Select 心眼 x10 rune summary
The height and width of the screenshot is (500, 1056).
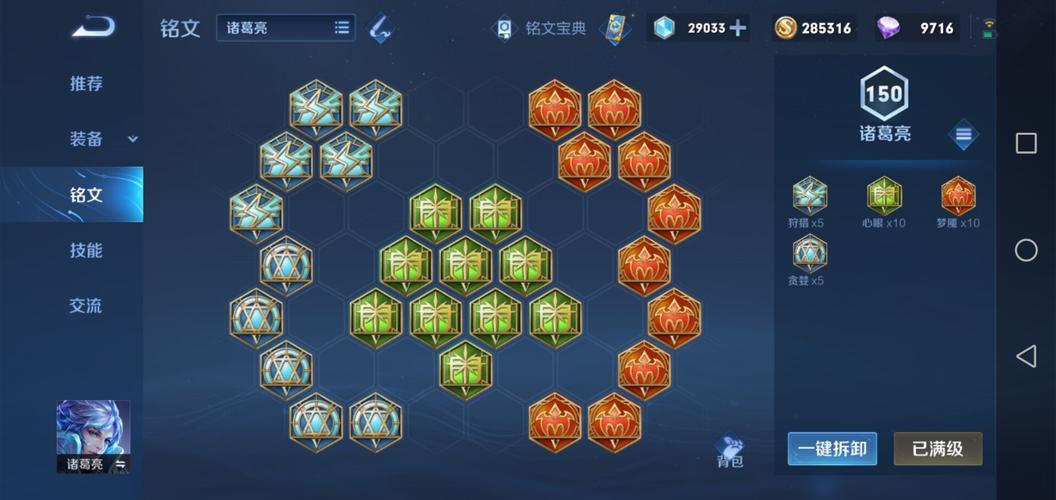(884, 197)
